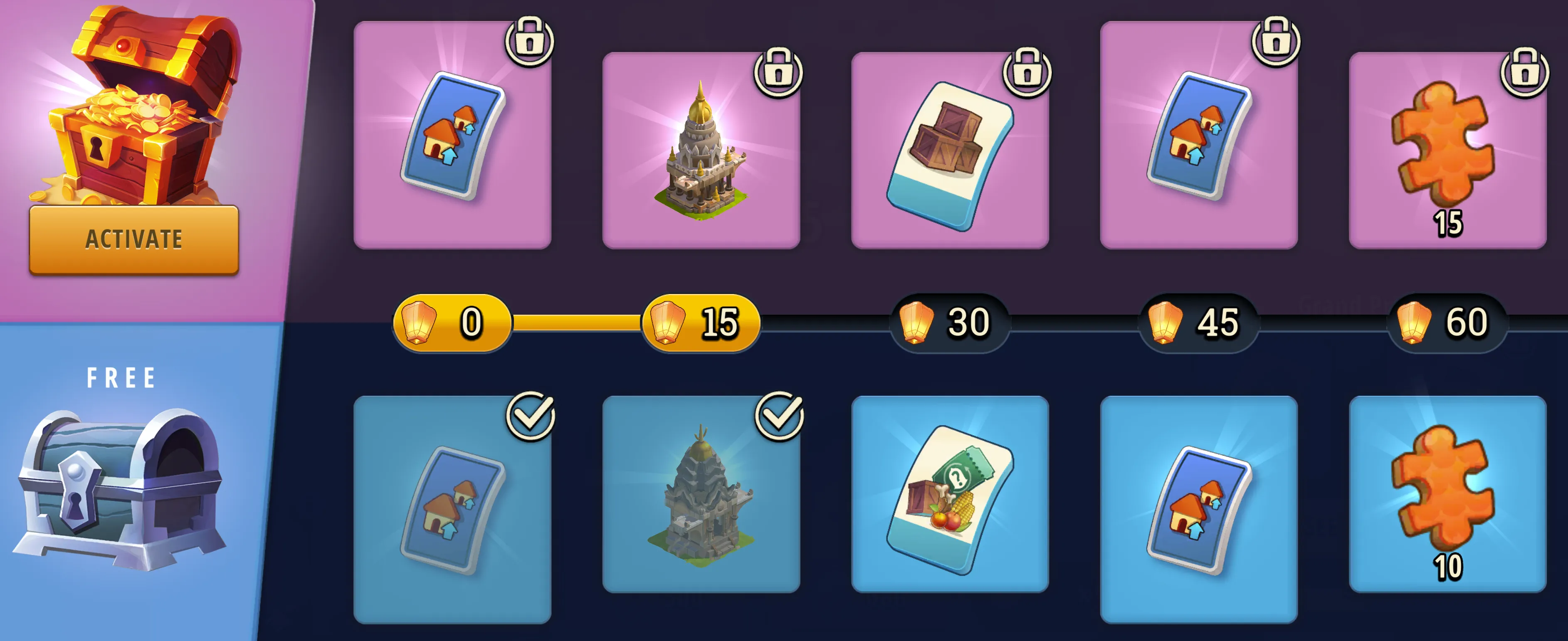Select the free 10 puzzle pieces reward
Image resolution: width=1568 pixels, height=641 pixels.
pos(1447,494)
